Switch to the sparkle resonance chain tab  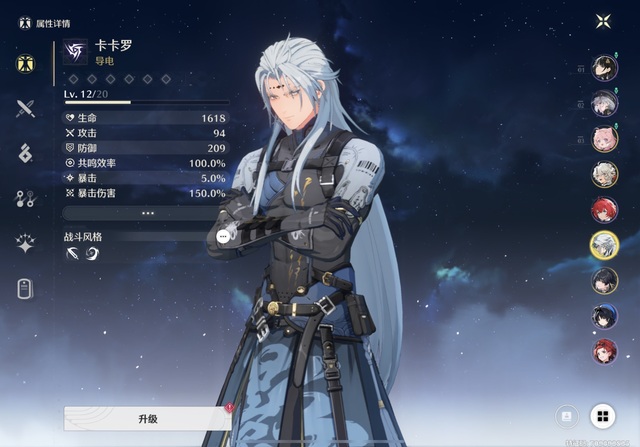pyautogui.click(x=26, y=243)
